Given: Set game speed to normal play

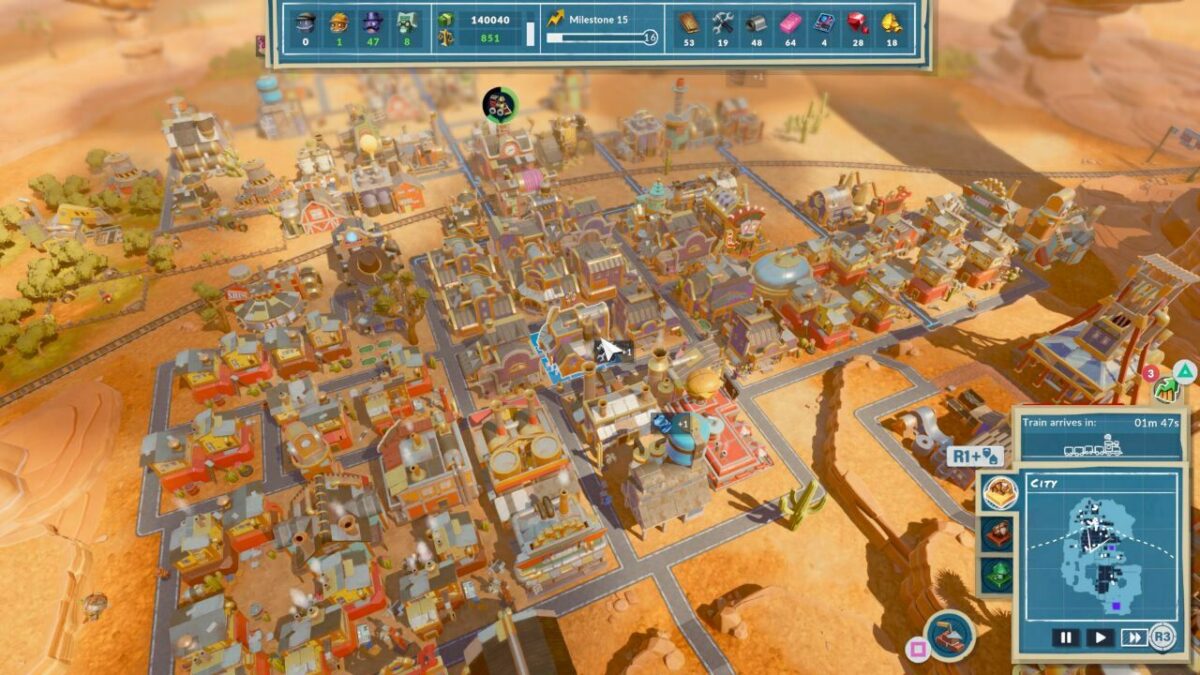Looking at the screenshot, I should [x=1099, y=637].
